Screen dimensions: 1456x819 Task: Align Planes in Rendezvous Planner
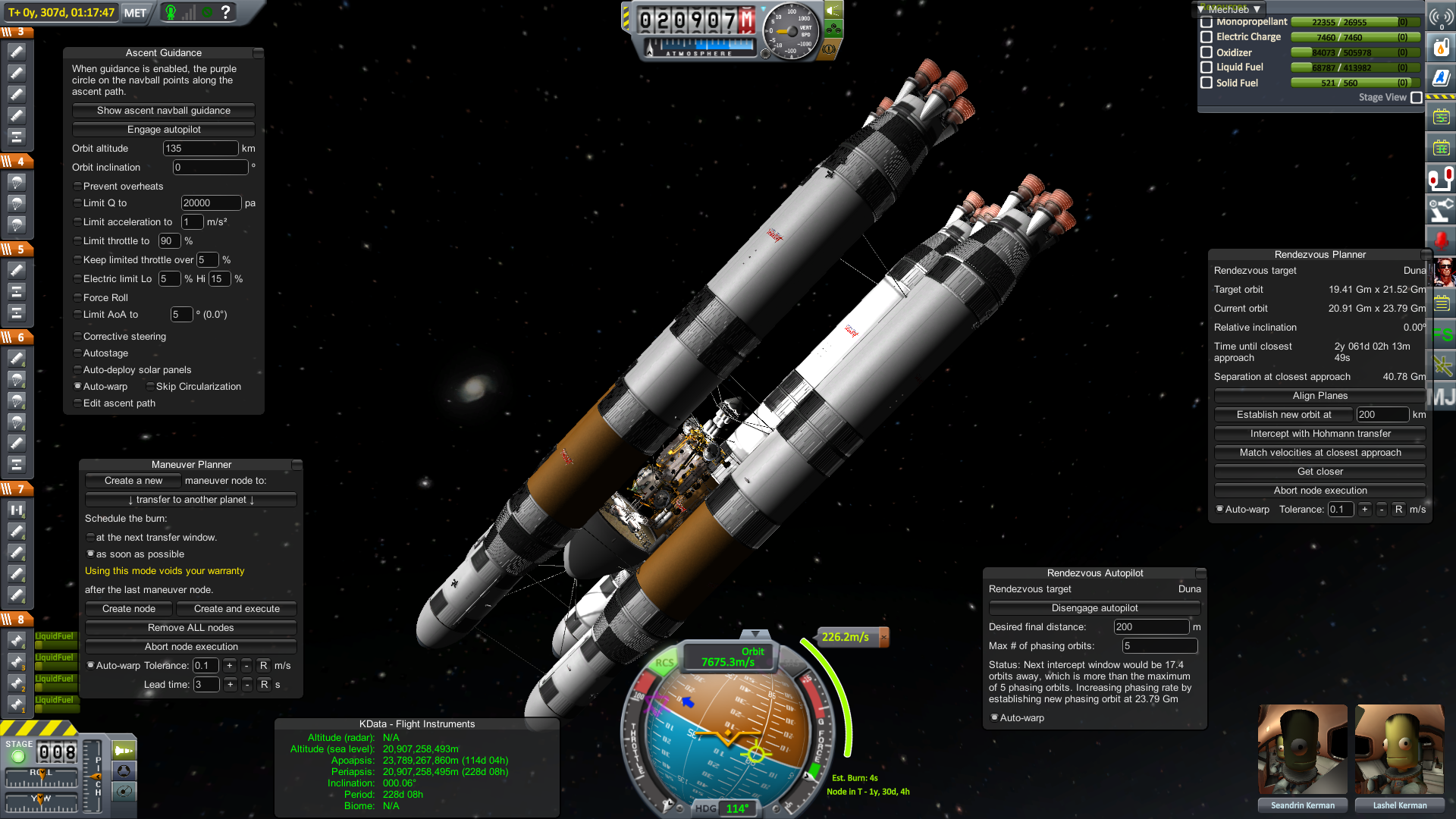1319,396
